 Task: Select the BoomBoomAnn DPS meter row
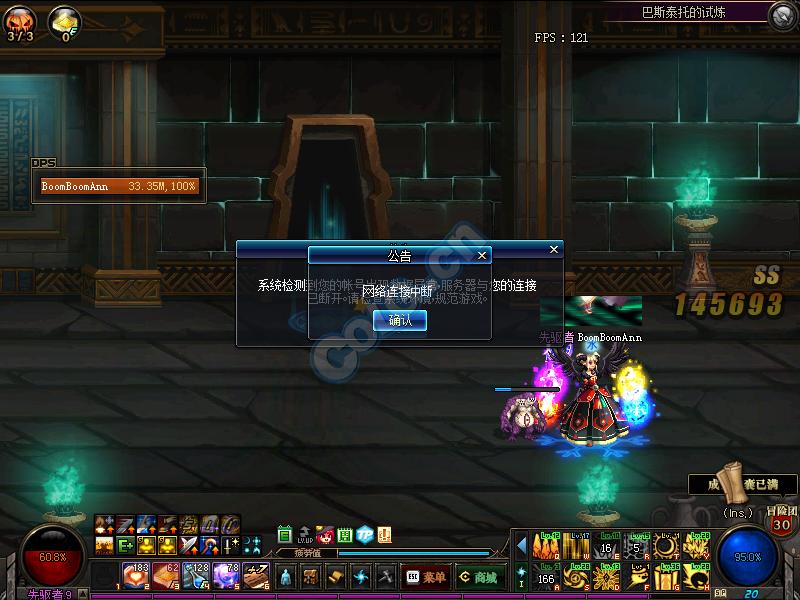pyautogui.click(x=119, y=186)
